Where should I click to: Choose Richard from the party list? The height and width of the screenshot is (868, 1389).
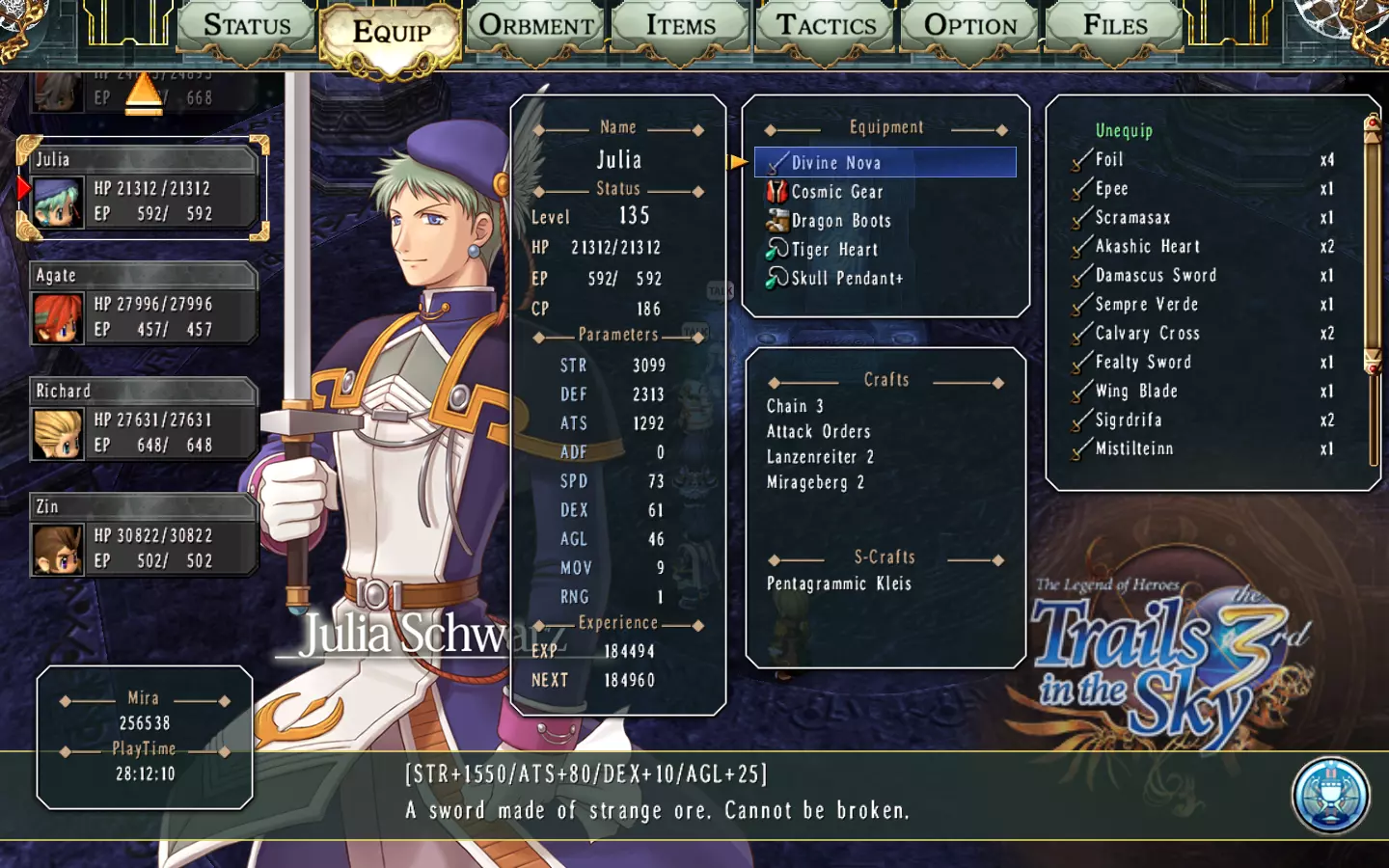143,420
